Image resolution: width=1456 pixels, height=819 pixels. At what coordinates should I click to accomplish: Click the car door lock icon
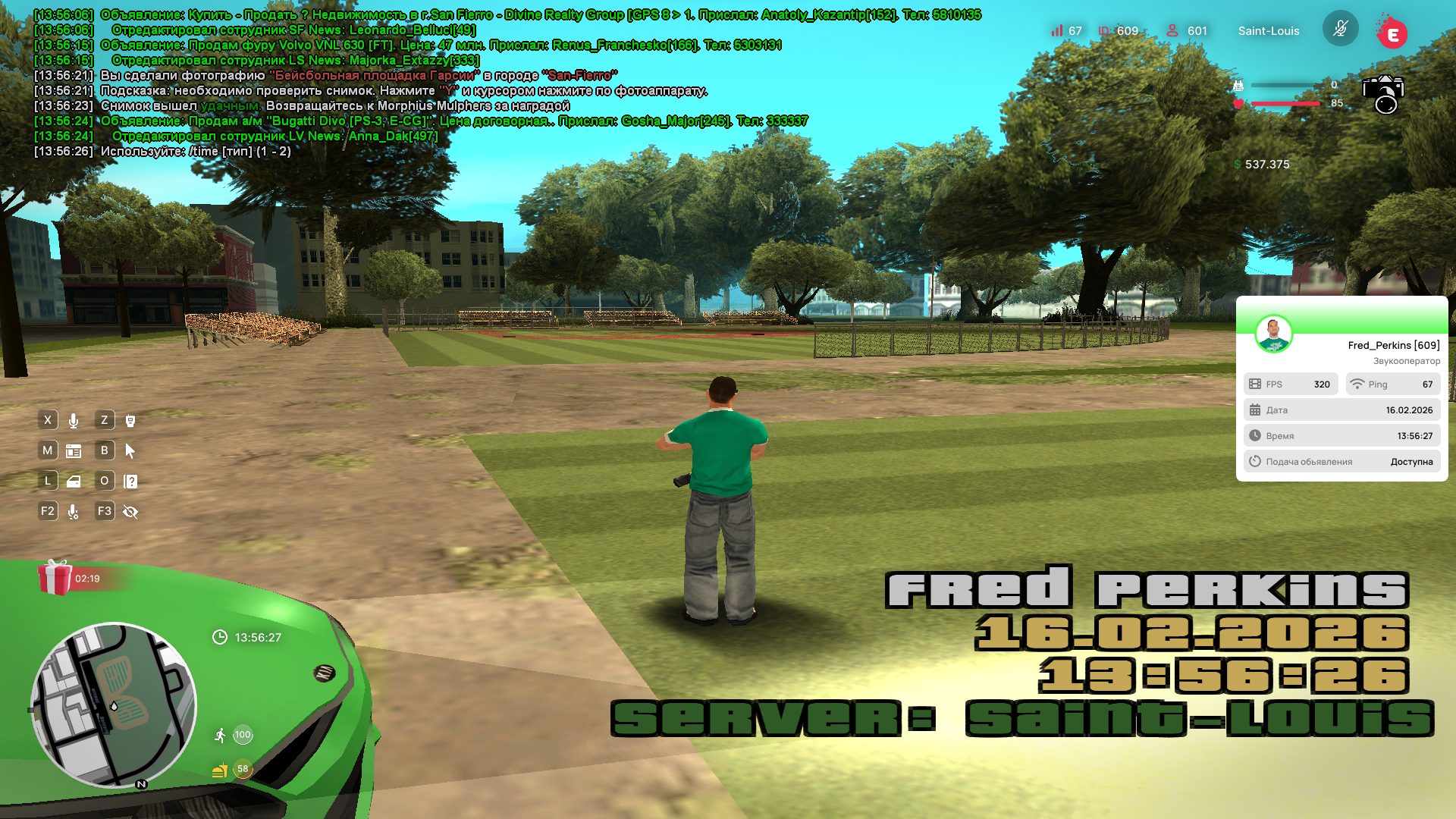(x=74, y=482)
